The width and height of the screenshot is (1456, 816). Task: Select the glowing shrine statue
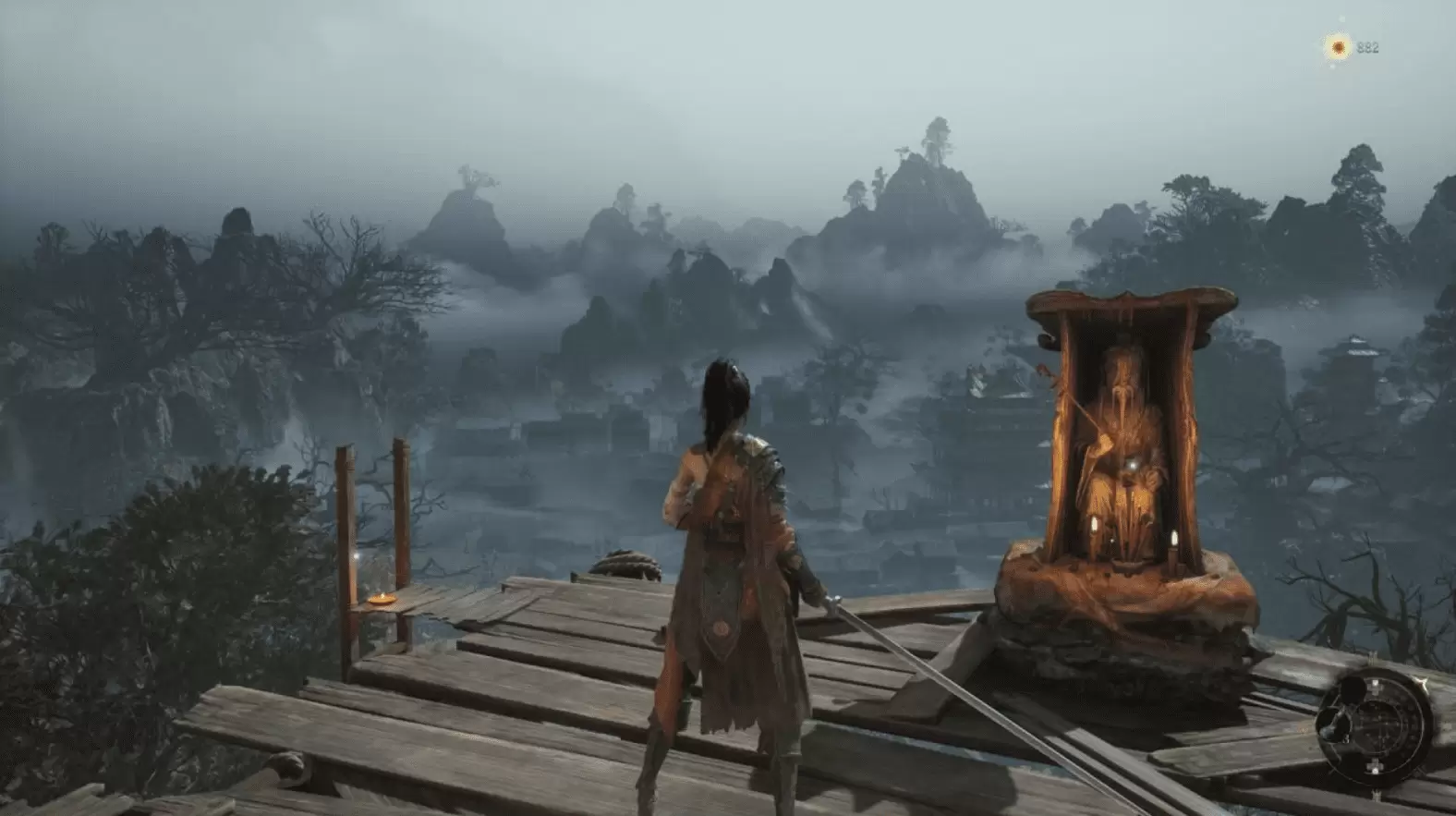click(1125, 434)
